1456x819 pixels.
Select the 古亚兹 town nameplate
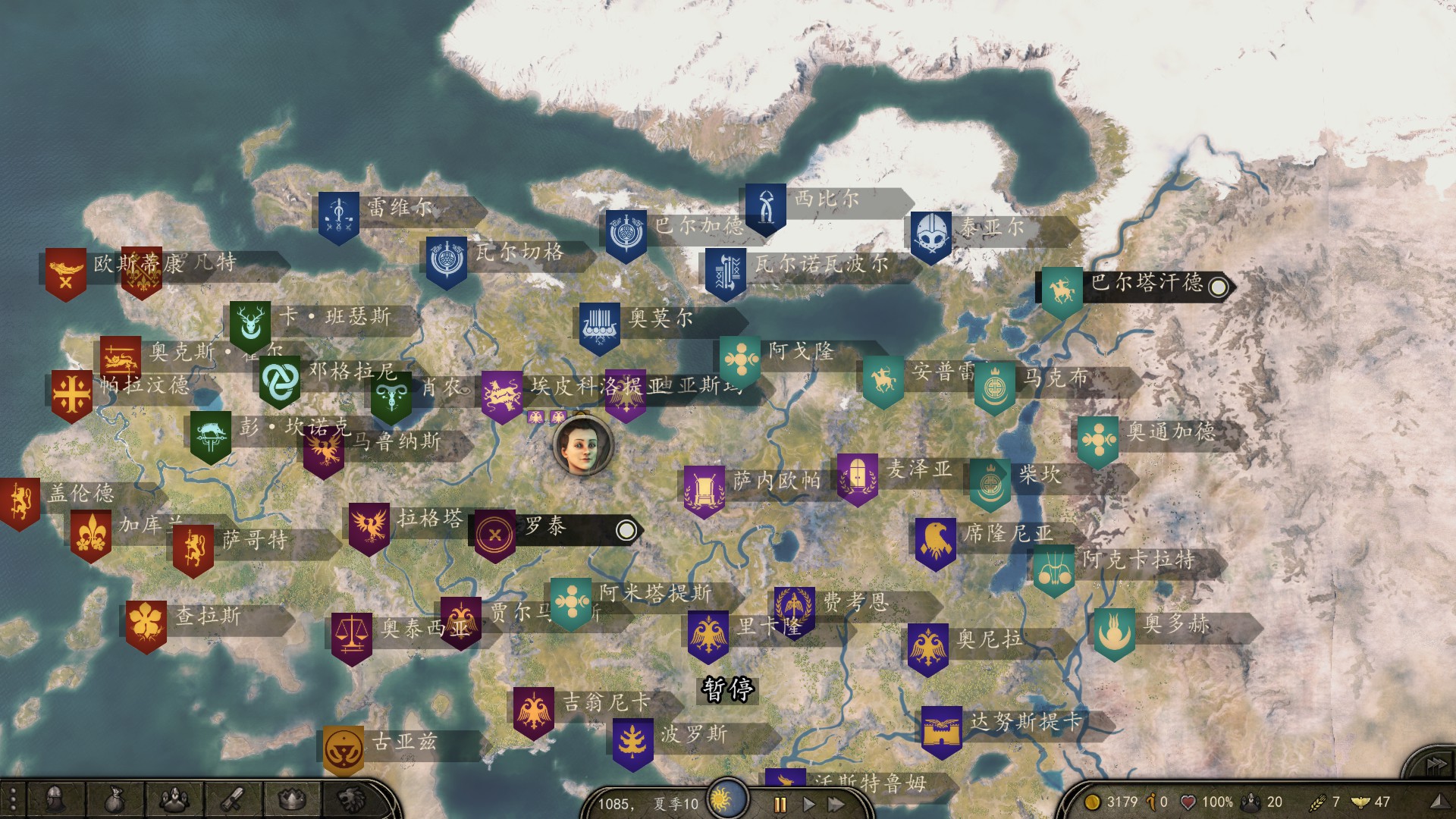[404, 742]
